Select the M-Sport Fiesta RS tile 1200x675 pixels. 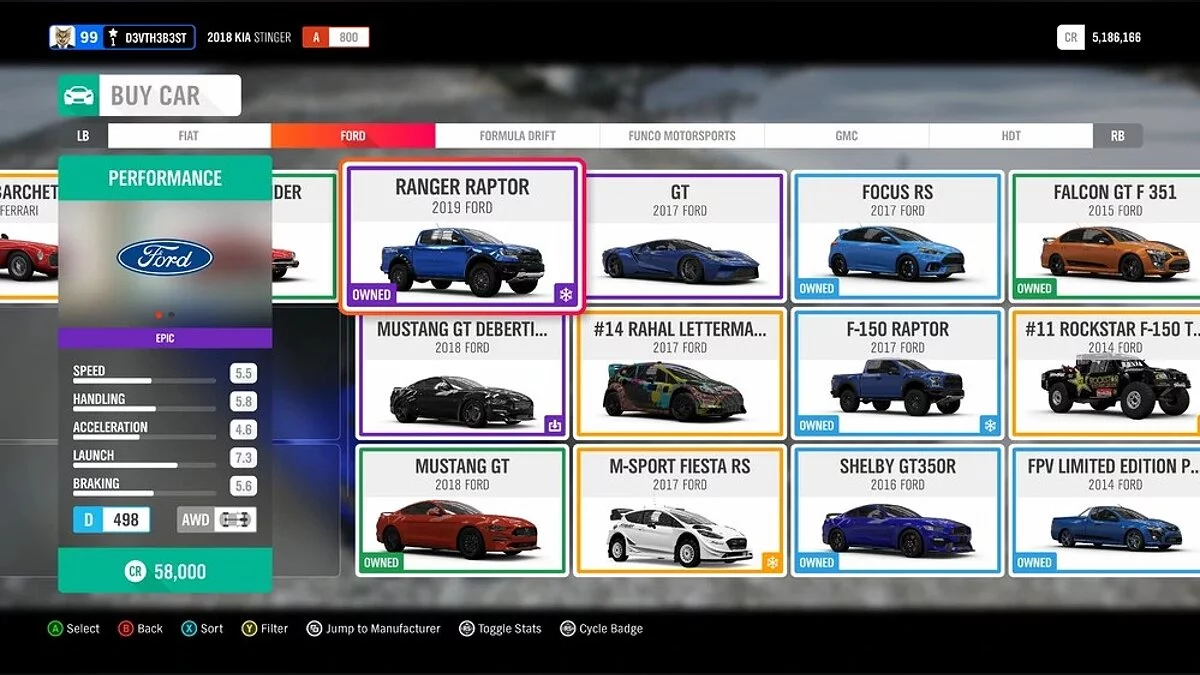(x=680, y=511)
